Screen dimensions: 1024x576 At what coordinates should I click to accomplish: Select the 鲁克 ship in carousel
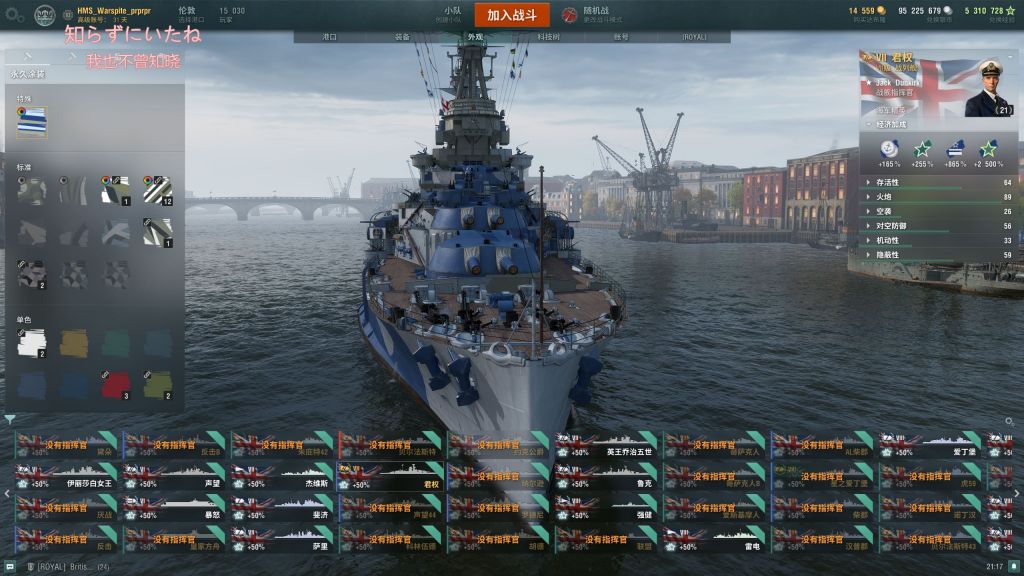(606, 476)
